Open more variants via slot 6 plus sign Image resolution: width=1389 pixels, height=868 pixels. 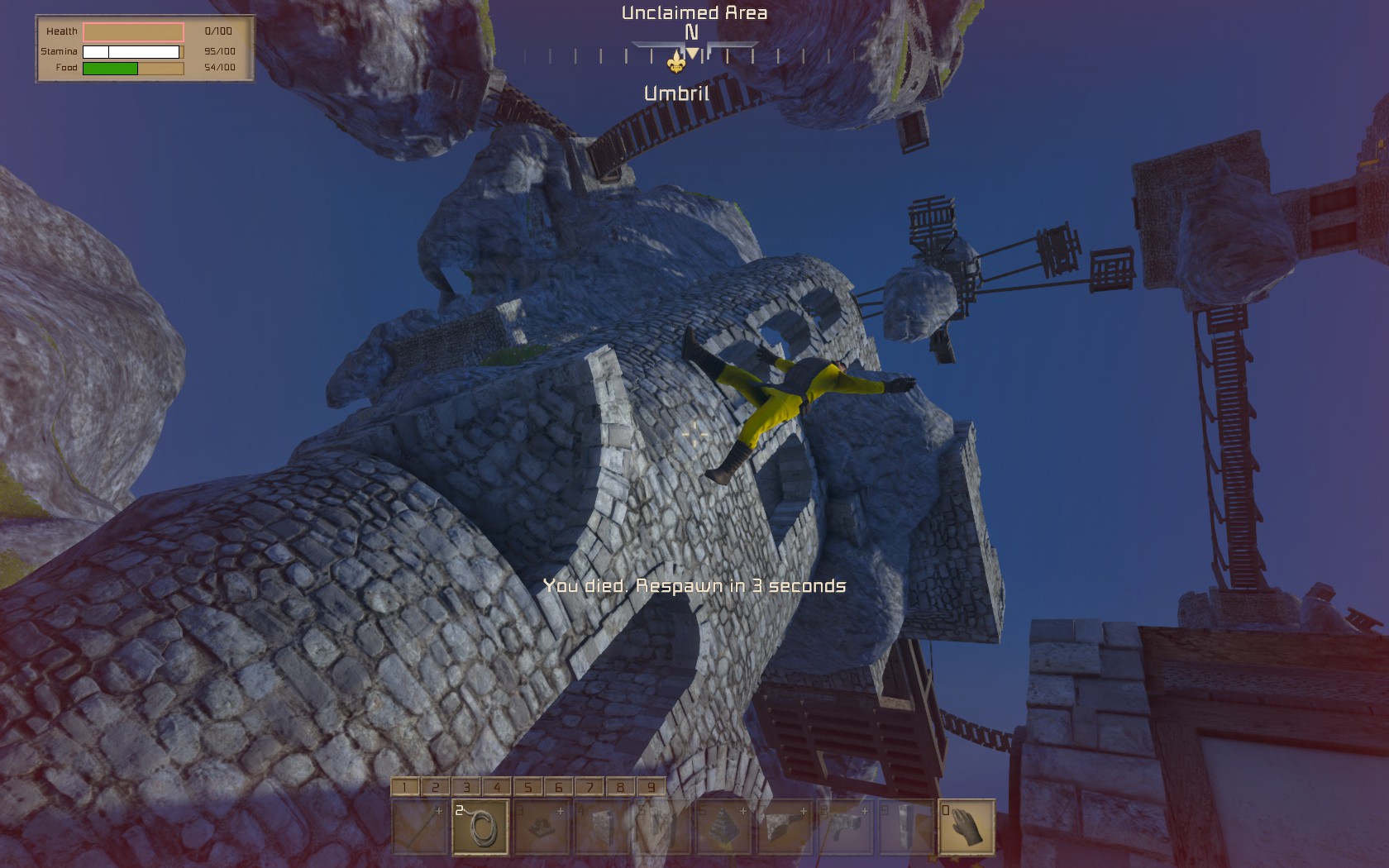point(742,812)
